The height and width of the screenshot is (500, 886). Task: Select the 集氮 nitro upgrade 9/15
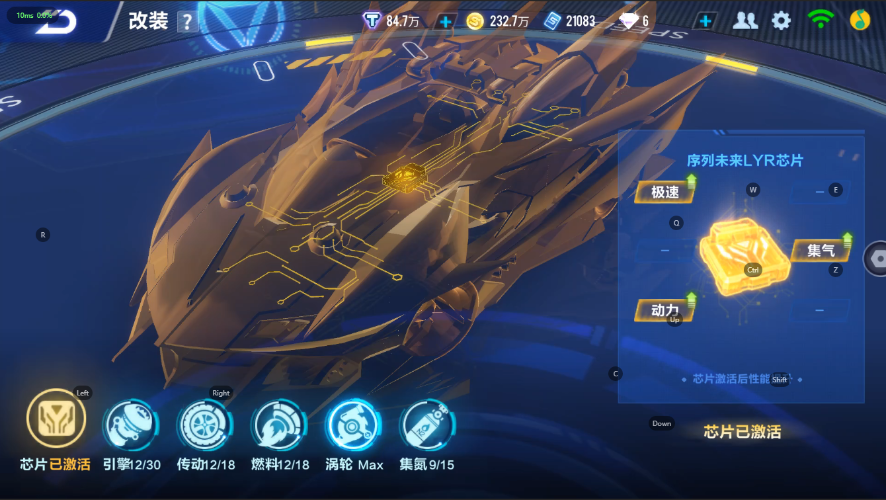coord(427,425)
